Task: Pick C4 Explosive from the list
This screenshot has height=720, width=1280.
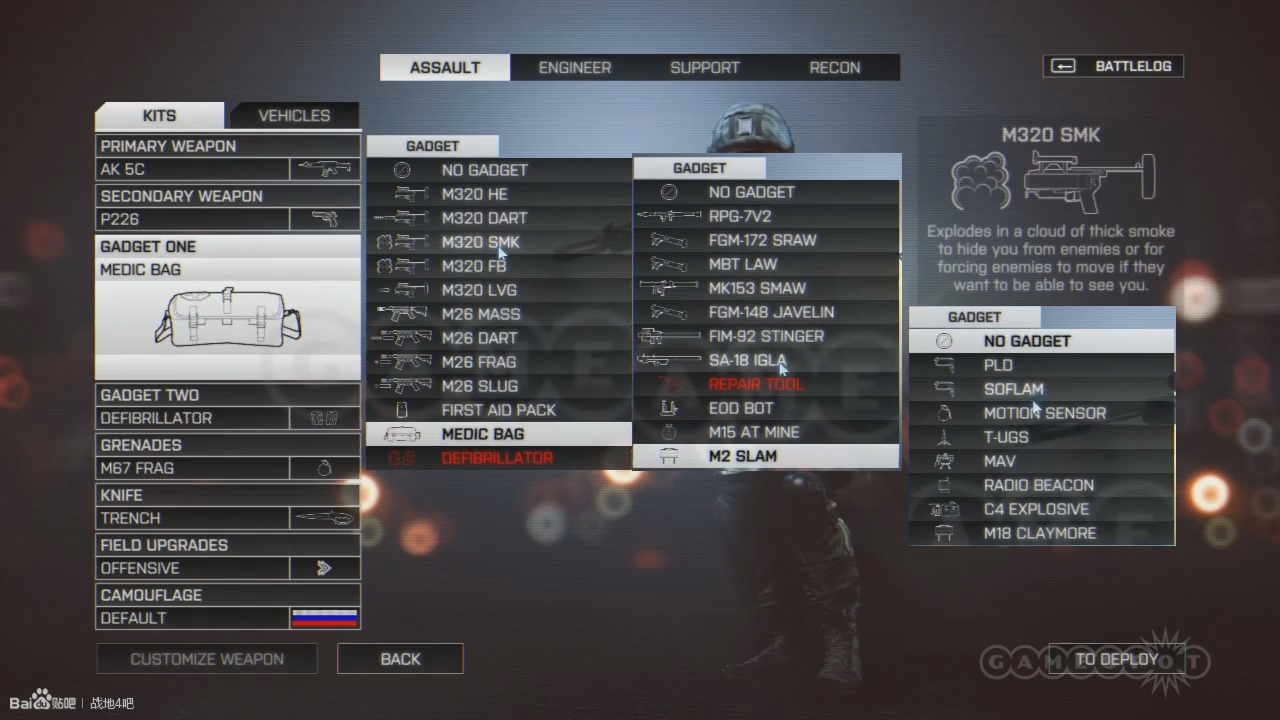Action: click(x=1036, y=509)
